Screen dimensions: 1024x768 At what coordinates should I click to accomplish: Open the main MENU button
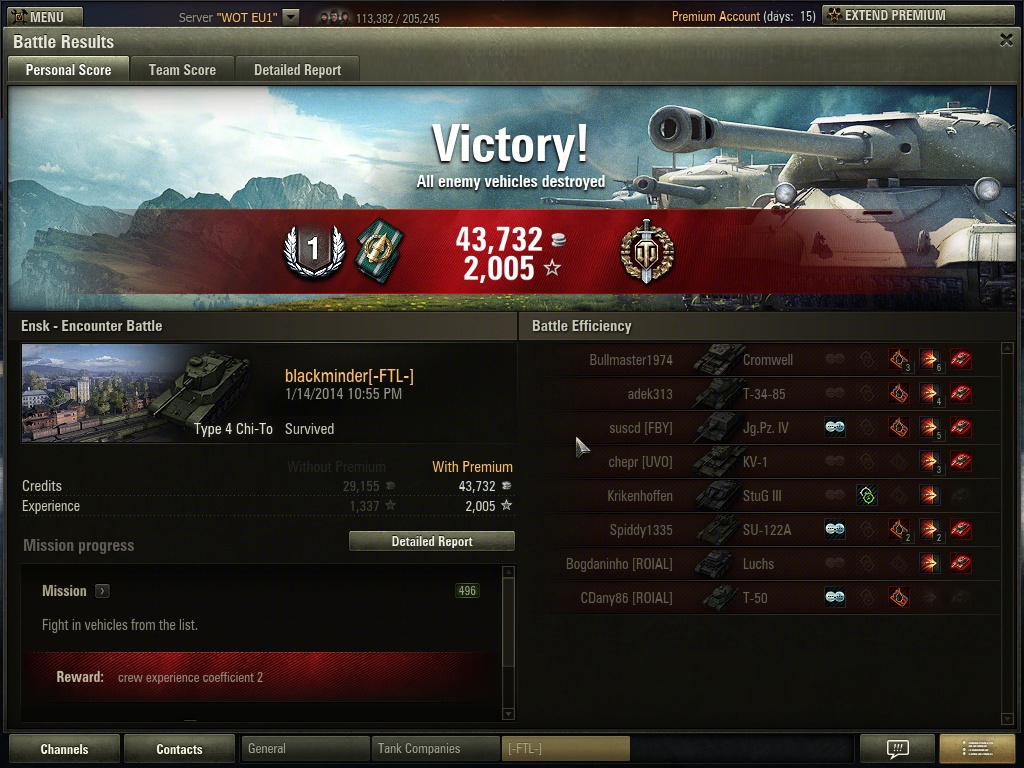click(x=45, y=16)
